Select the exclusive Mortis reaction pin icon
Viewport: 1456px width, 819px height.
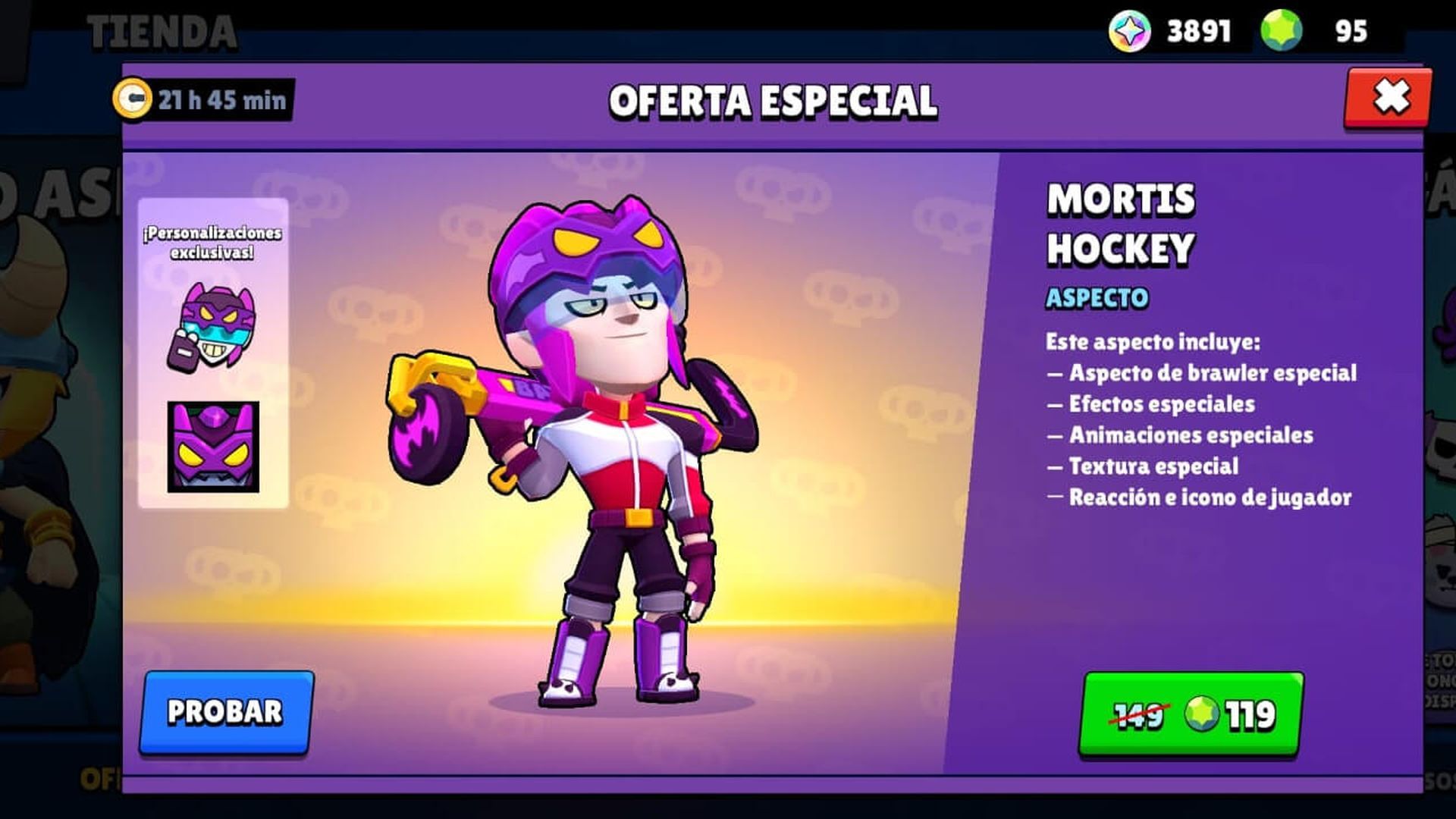click(214, 332)
